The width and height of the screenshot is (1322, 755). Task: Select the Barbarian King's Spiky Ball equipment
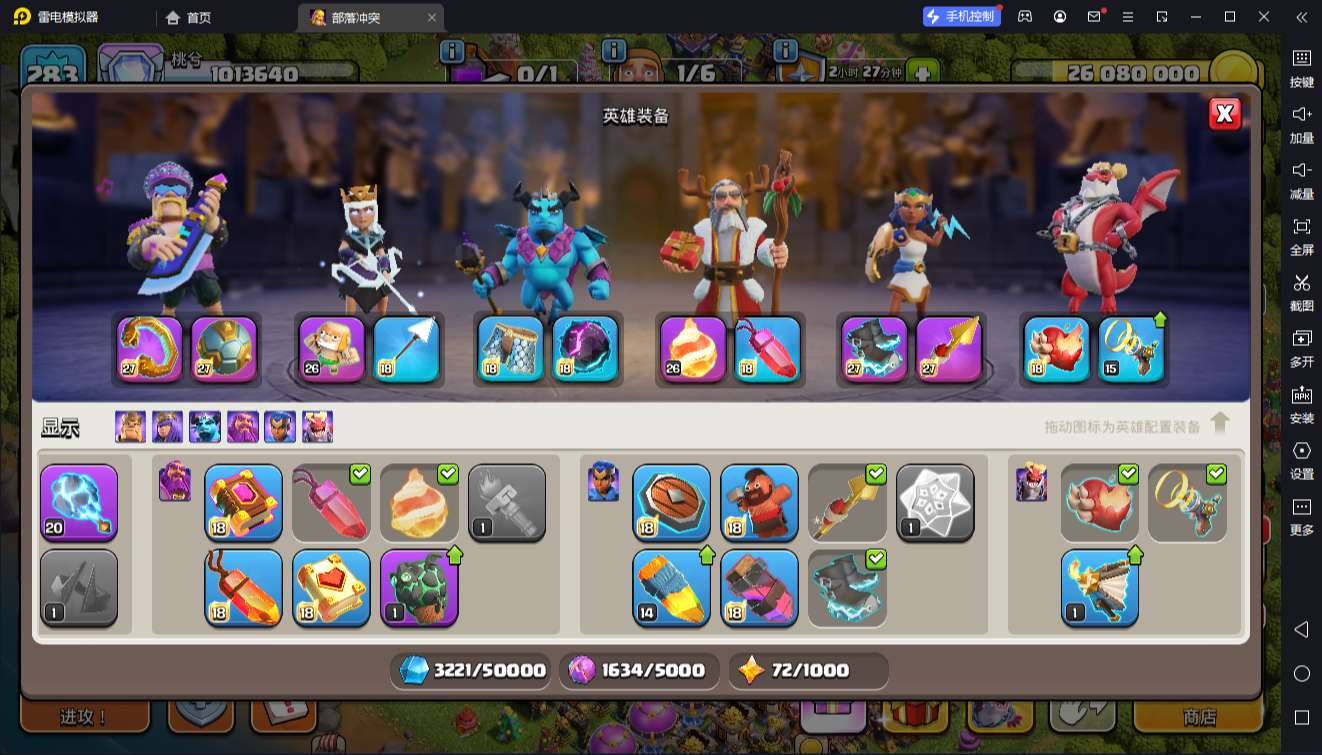(x=224, y=349)
